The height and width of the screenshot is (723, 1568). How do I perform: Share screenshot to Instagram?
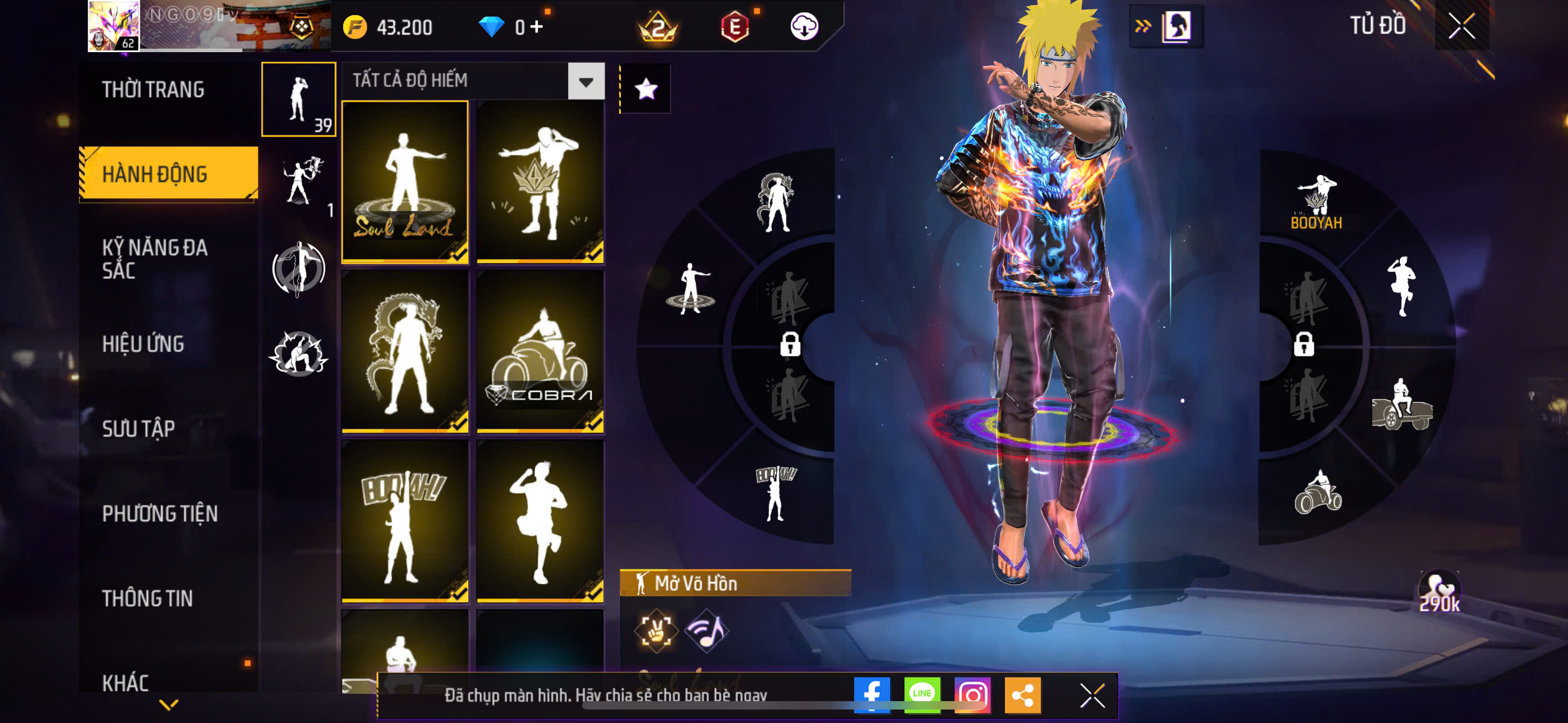click(972, 694)
